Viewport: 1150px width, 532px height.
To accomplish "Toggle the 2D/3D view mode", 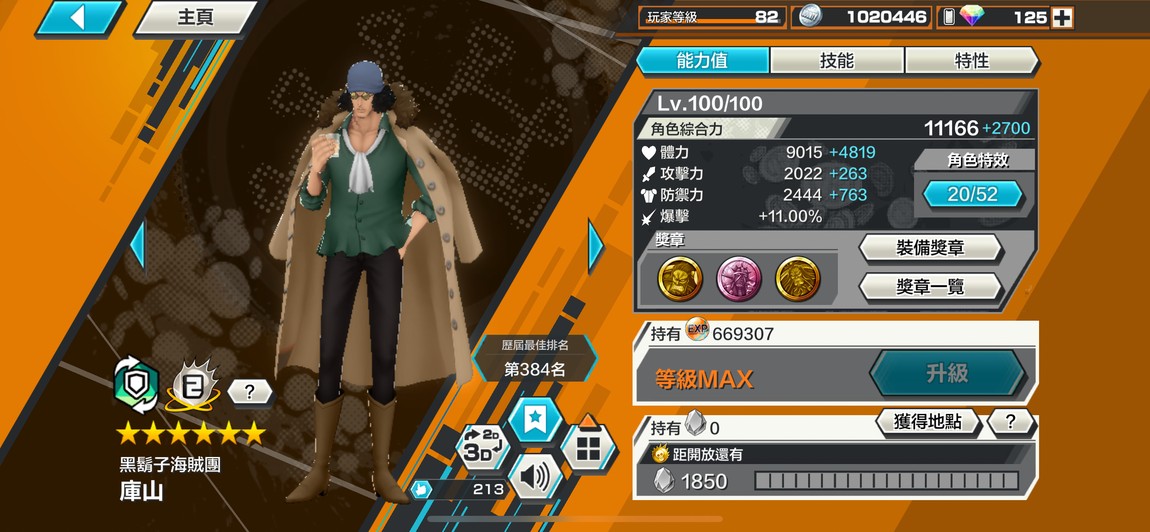I will click(483, 446).
